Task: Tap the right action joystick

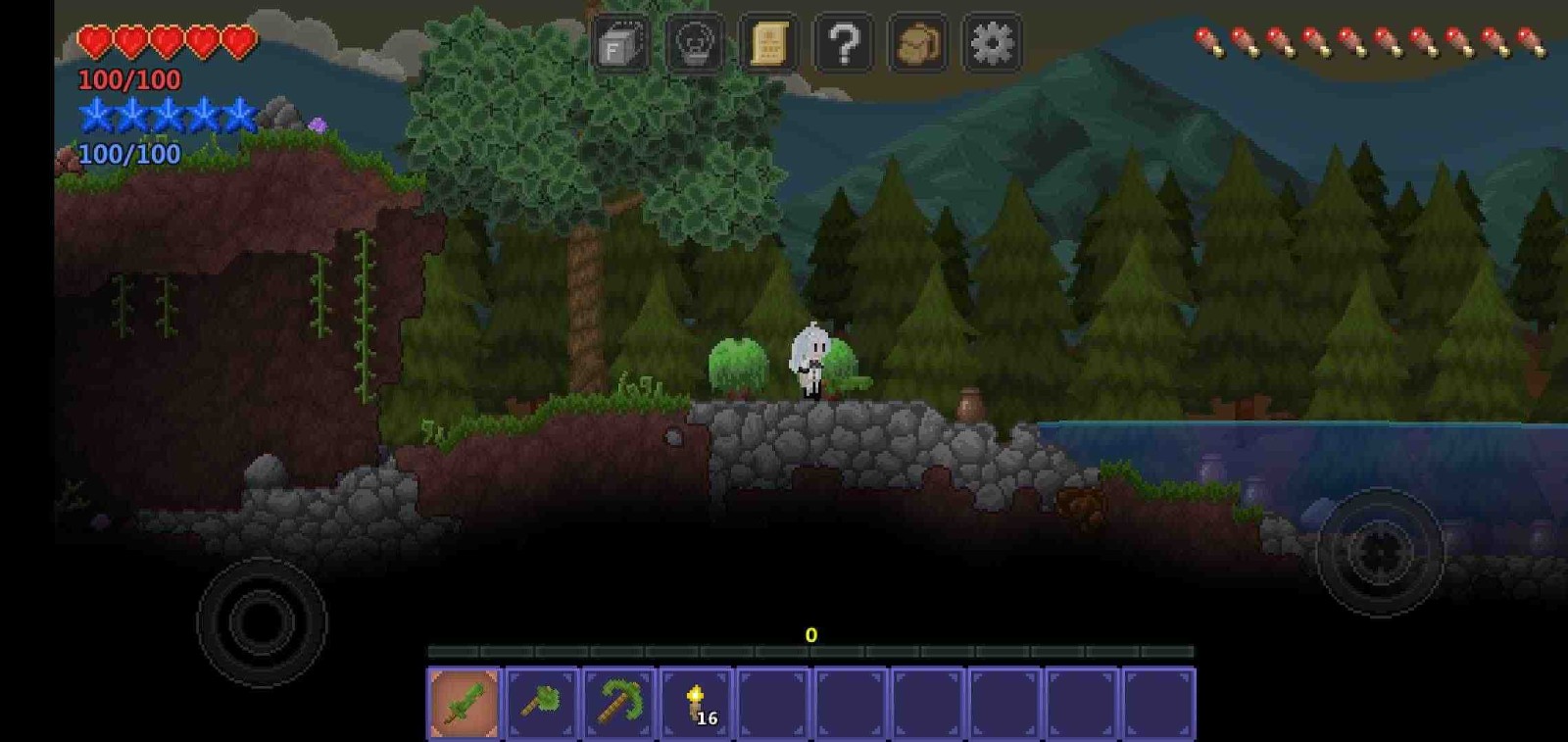Action: coord(1379,552)
